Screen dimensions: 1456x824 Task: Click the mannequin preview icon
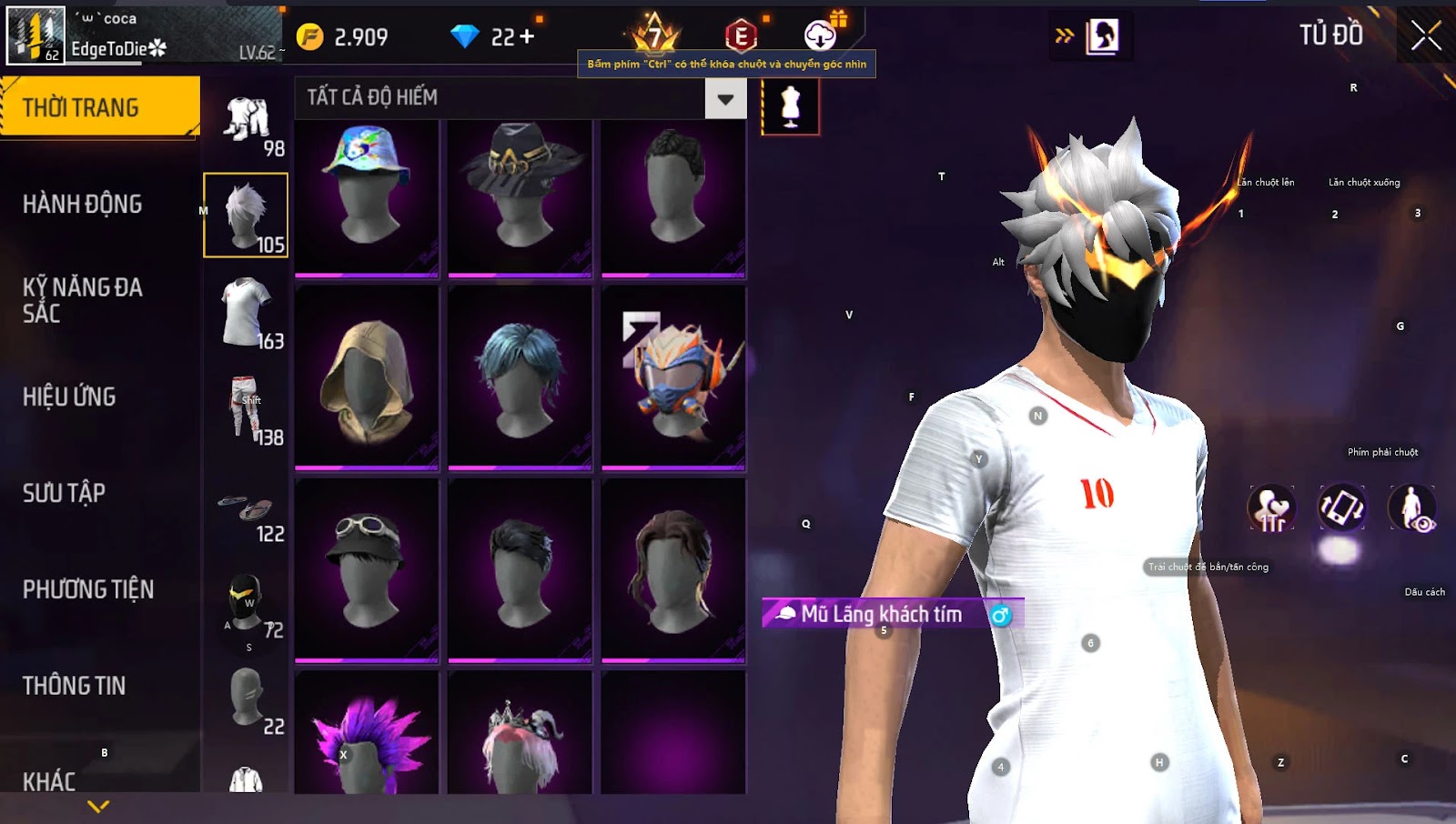coord(790,106)
